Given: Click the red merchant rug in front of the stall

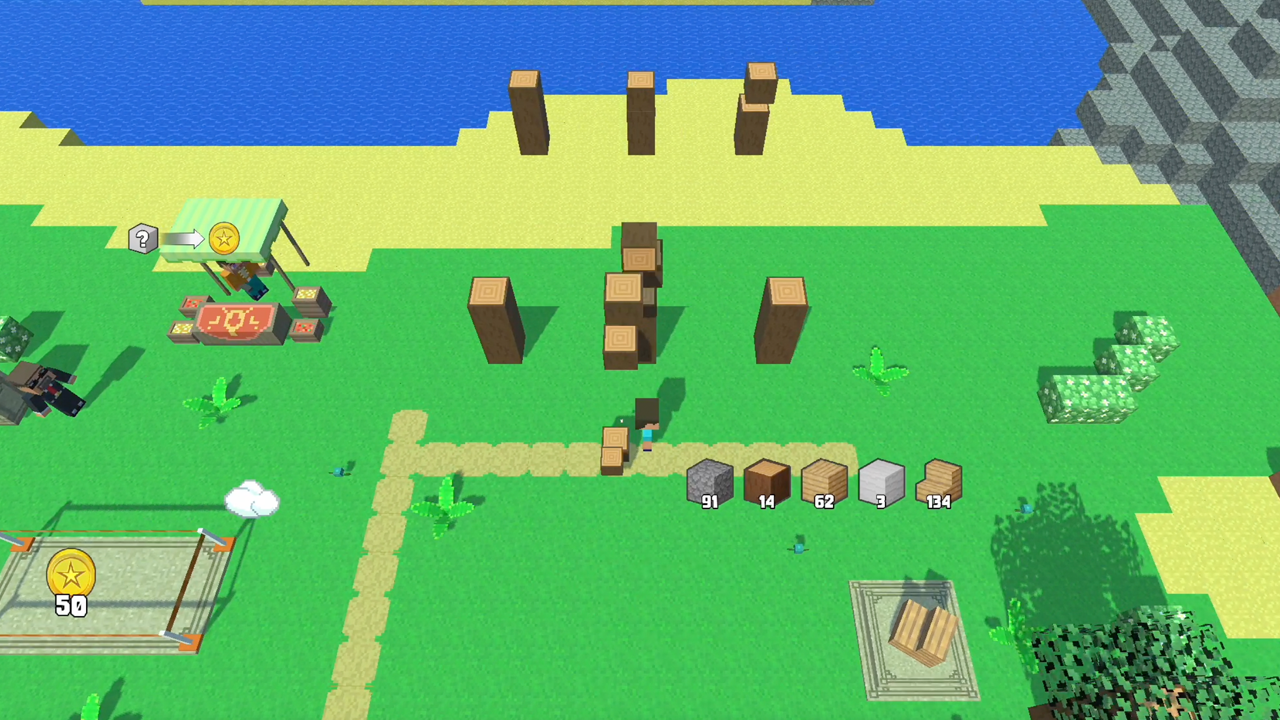Looking at the screenshot, I should click(x=240, y=322).
